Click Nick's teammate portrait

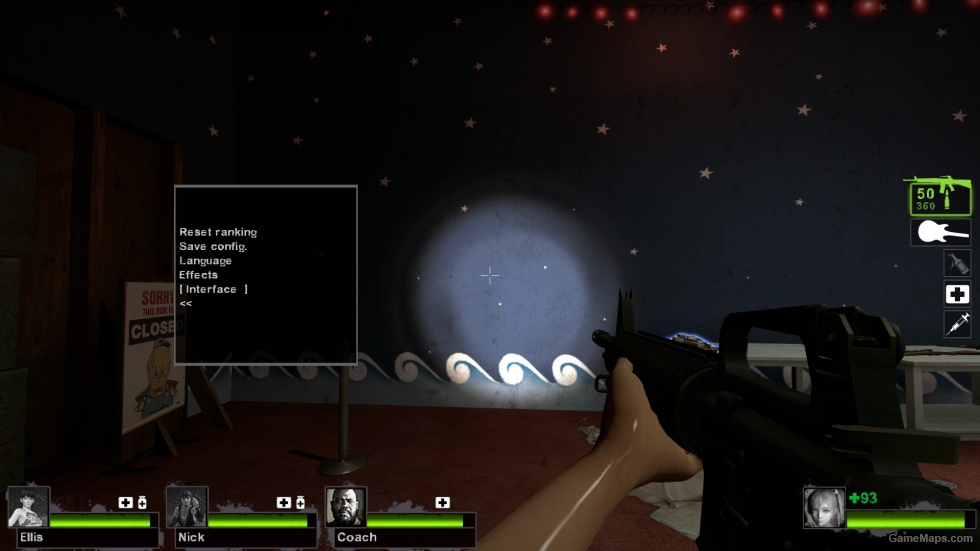pos(187,507)
